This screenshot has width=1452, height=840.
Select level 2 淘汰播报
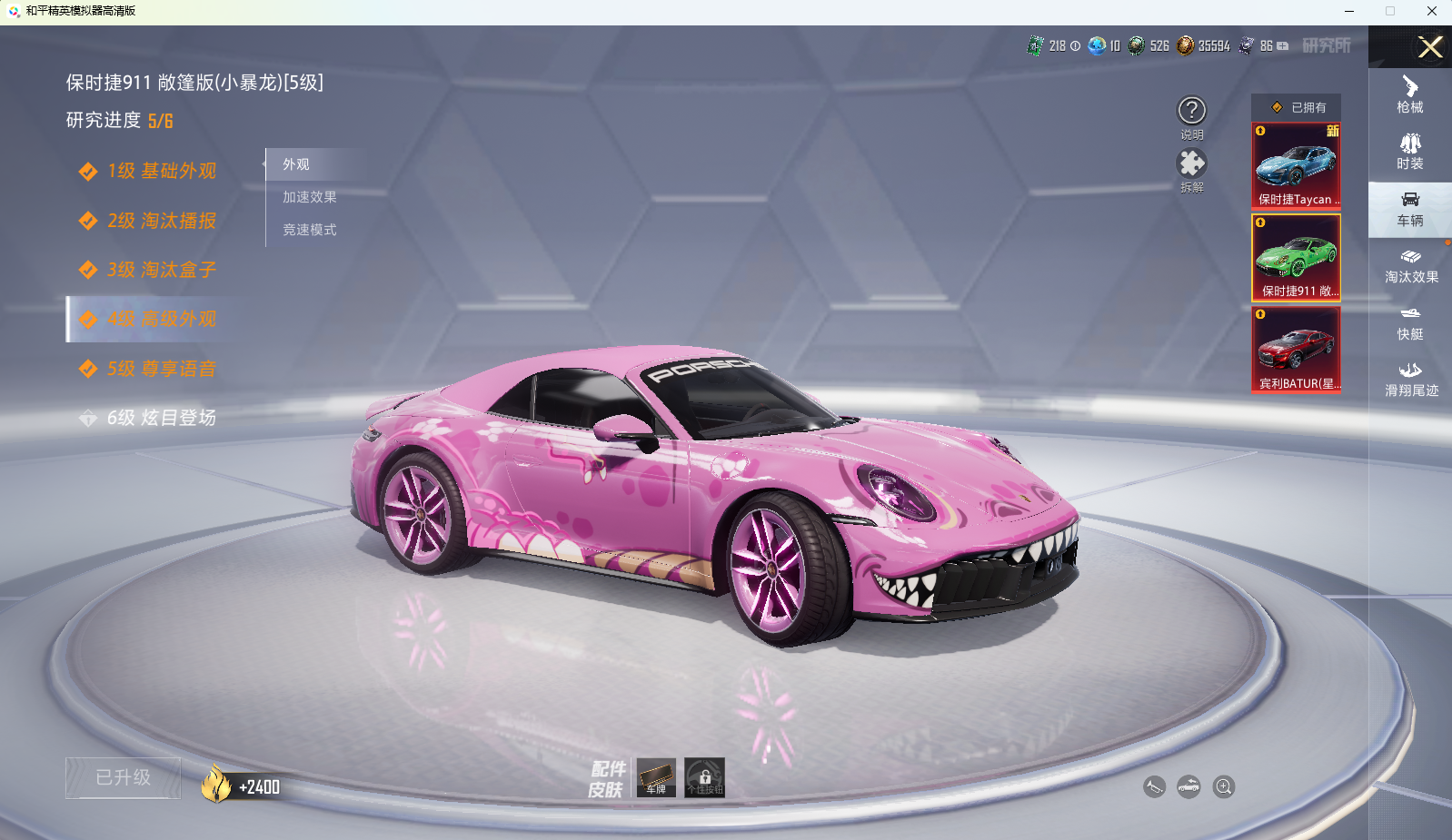click(x=161, y=221)
